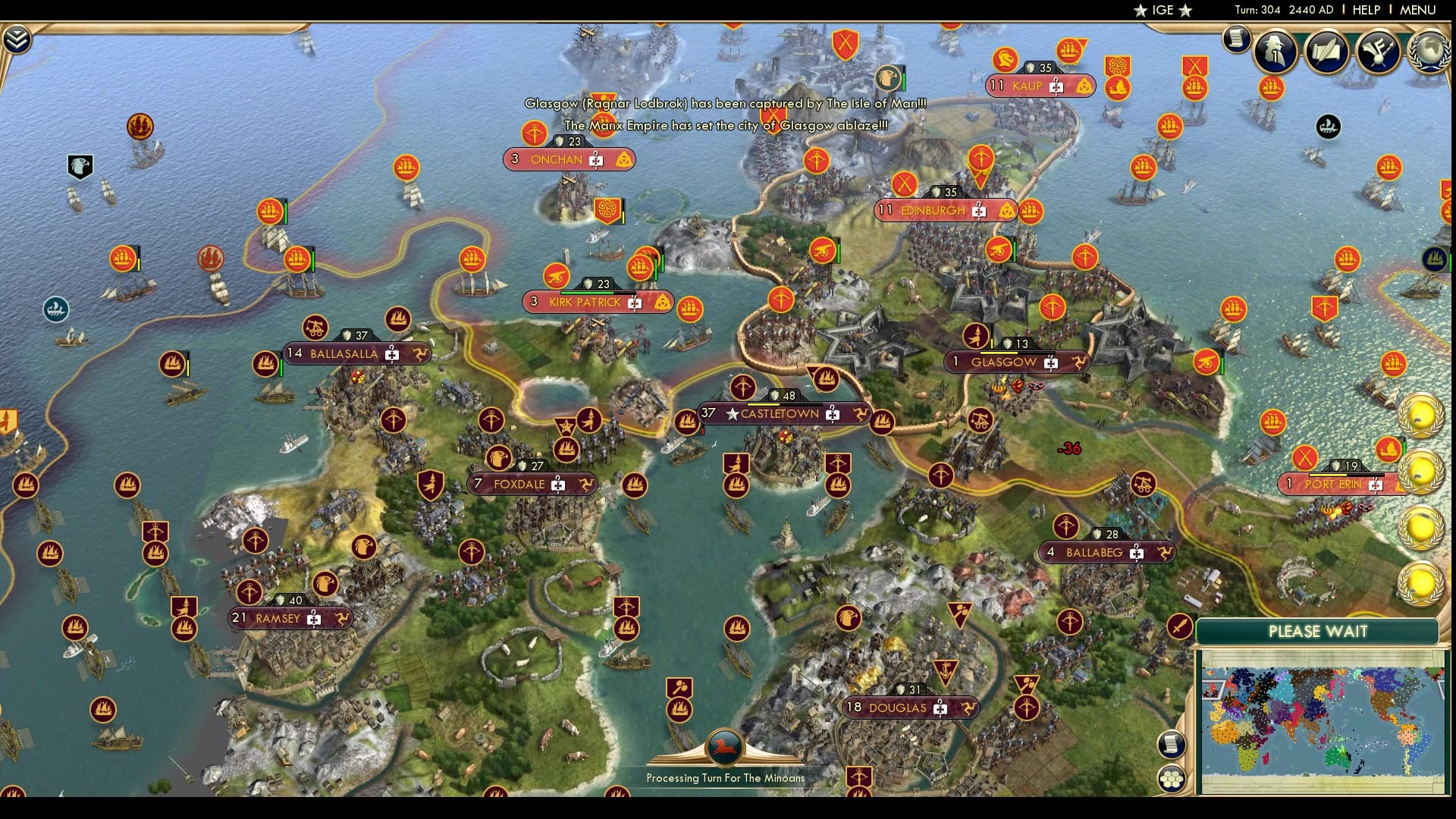The width and height of the screenshot is (1456, 819).
Task: Click the IGE star in the top bar
Action: click(x=1141, y=11)
